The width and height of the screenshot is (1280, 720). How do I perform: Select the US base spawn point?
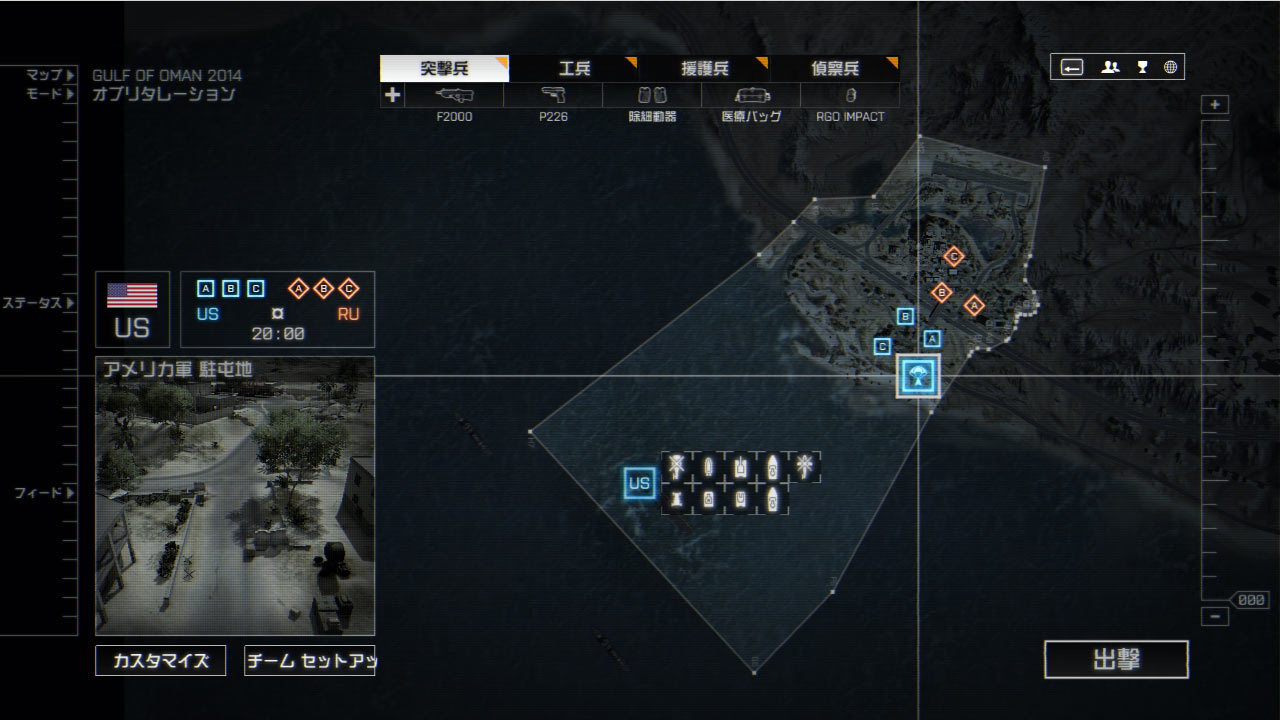(639, 484)
